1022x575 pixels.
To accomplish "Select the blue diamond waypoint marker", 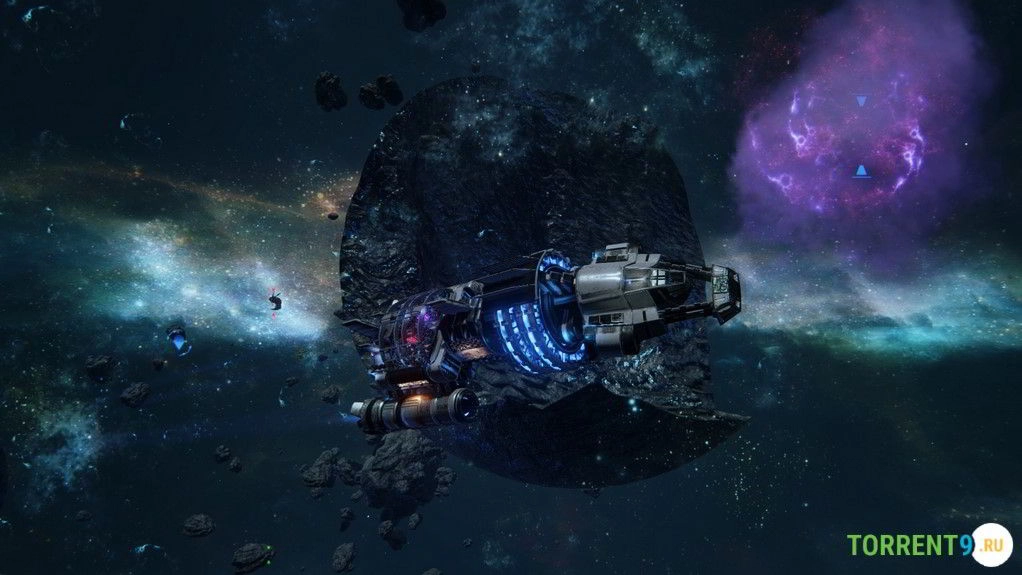I will tap(180, 343).
